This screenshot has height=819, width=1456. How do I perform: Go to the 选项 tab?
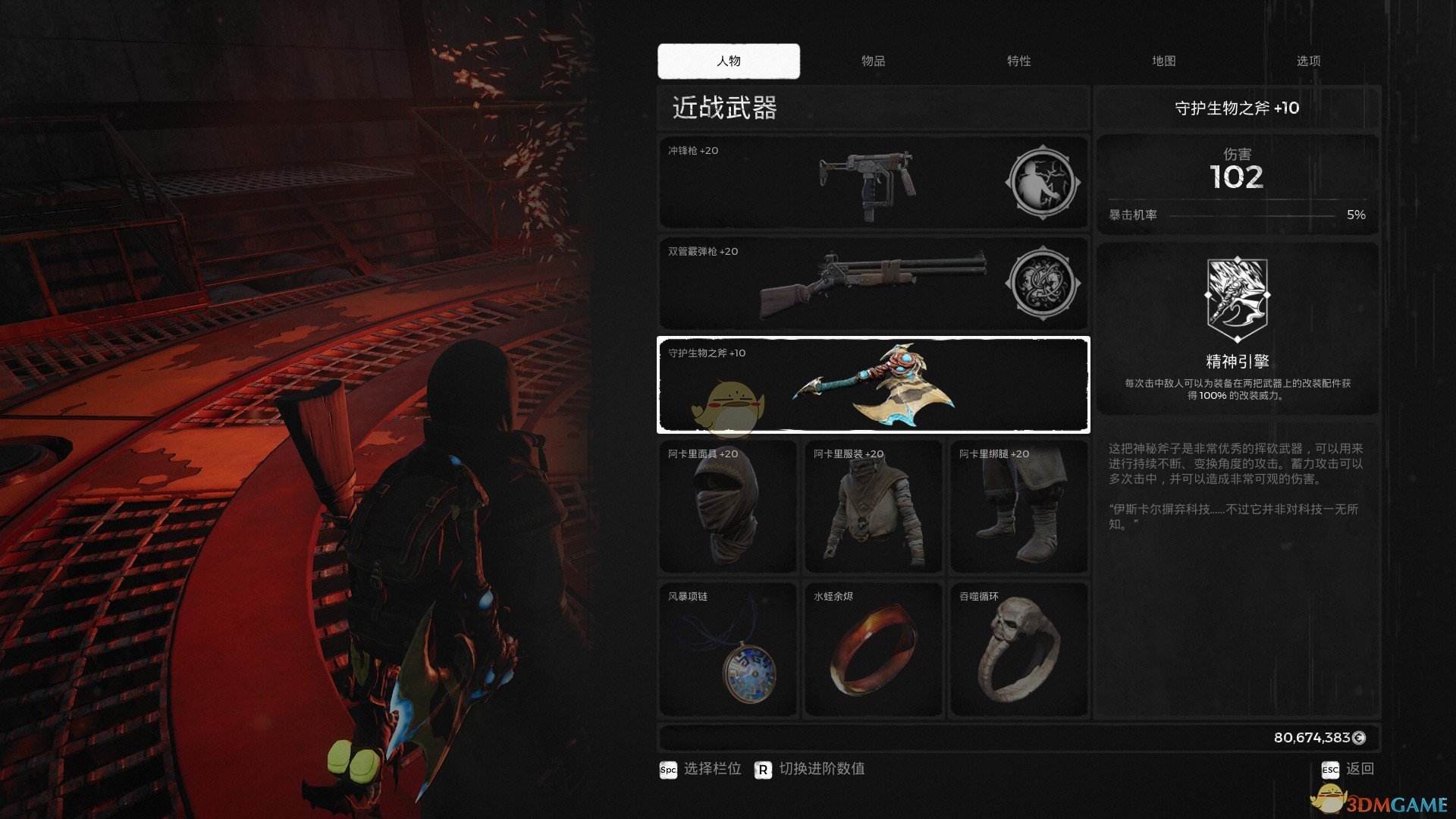coord(1308,61)
